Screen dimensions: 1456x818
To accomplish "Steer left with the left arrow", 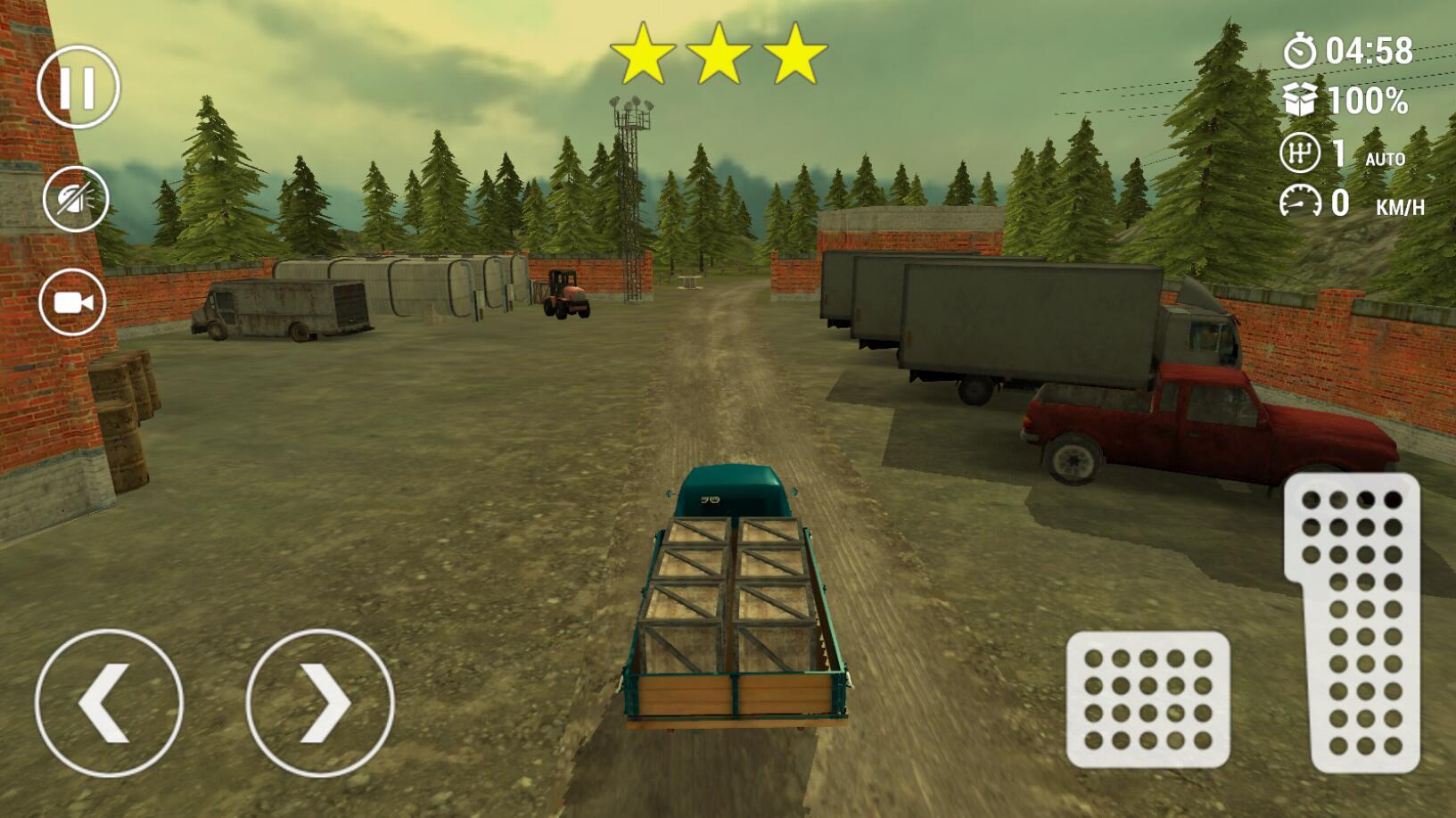I will point(109,703).
